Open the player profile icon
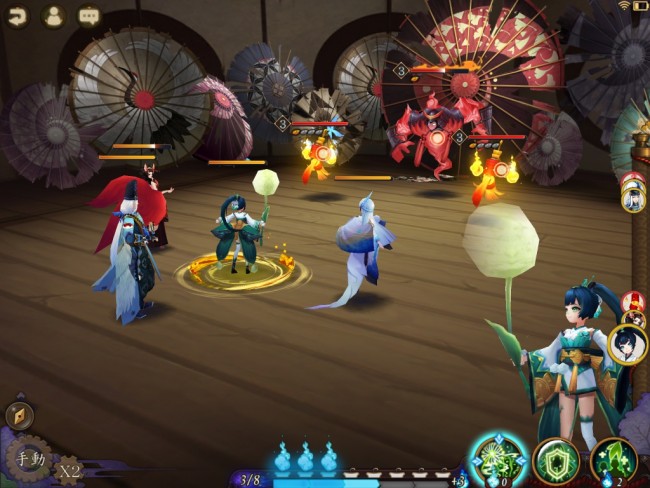The width and height of the screenshot is (650, 488). pos(55,15)
